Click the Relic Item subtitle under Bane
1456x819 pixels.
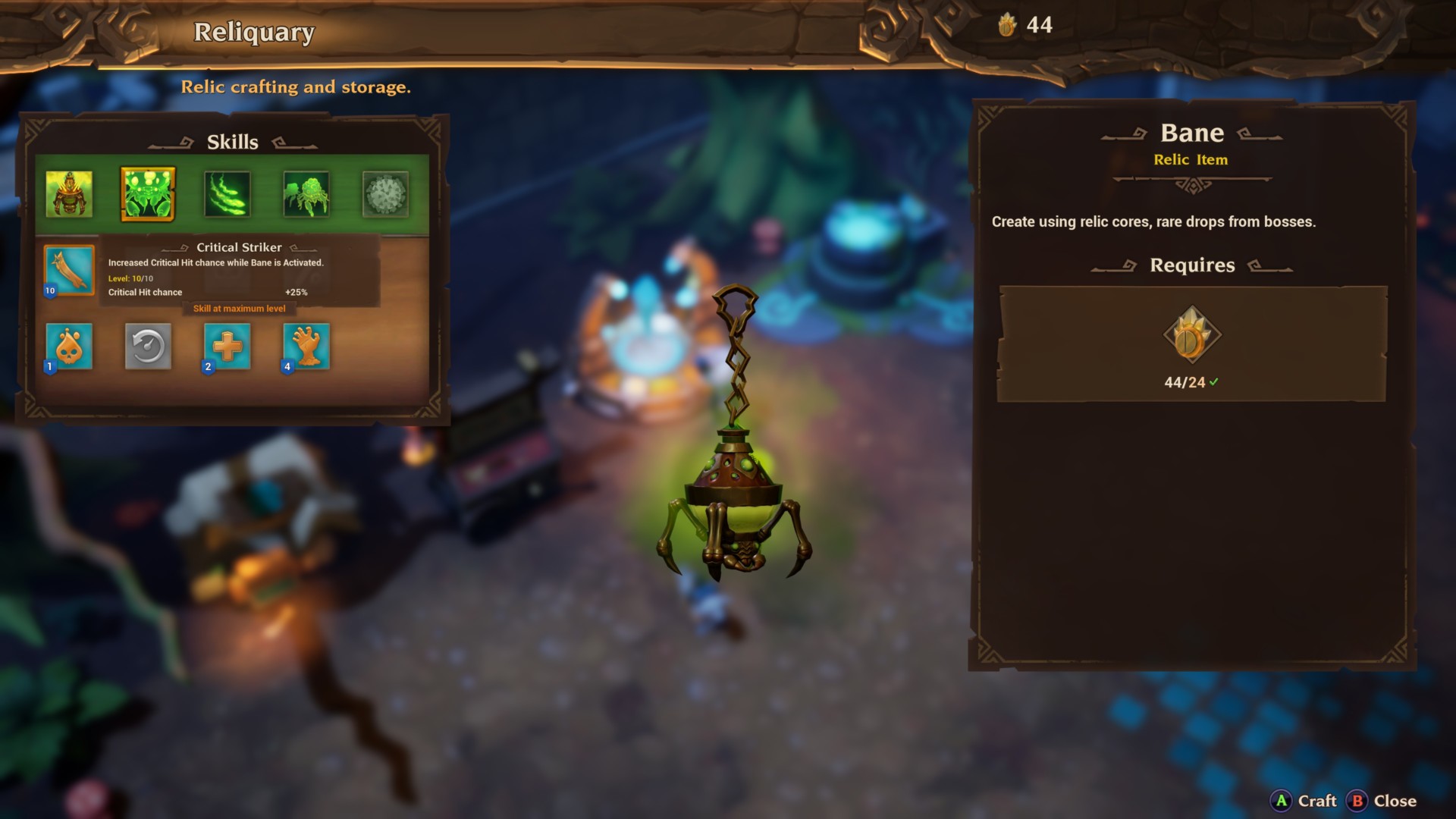(1192, 160)
